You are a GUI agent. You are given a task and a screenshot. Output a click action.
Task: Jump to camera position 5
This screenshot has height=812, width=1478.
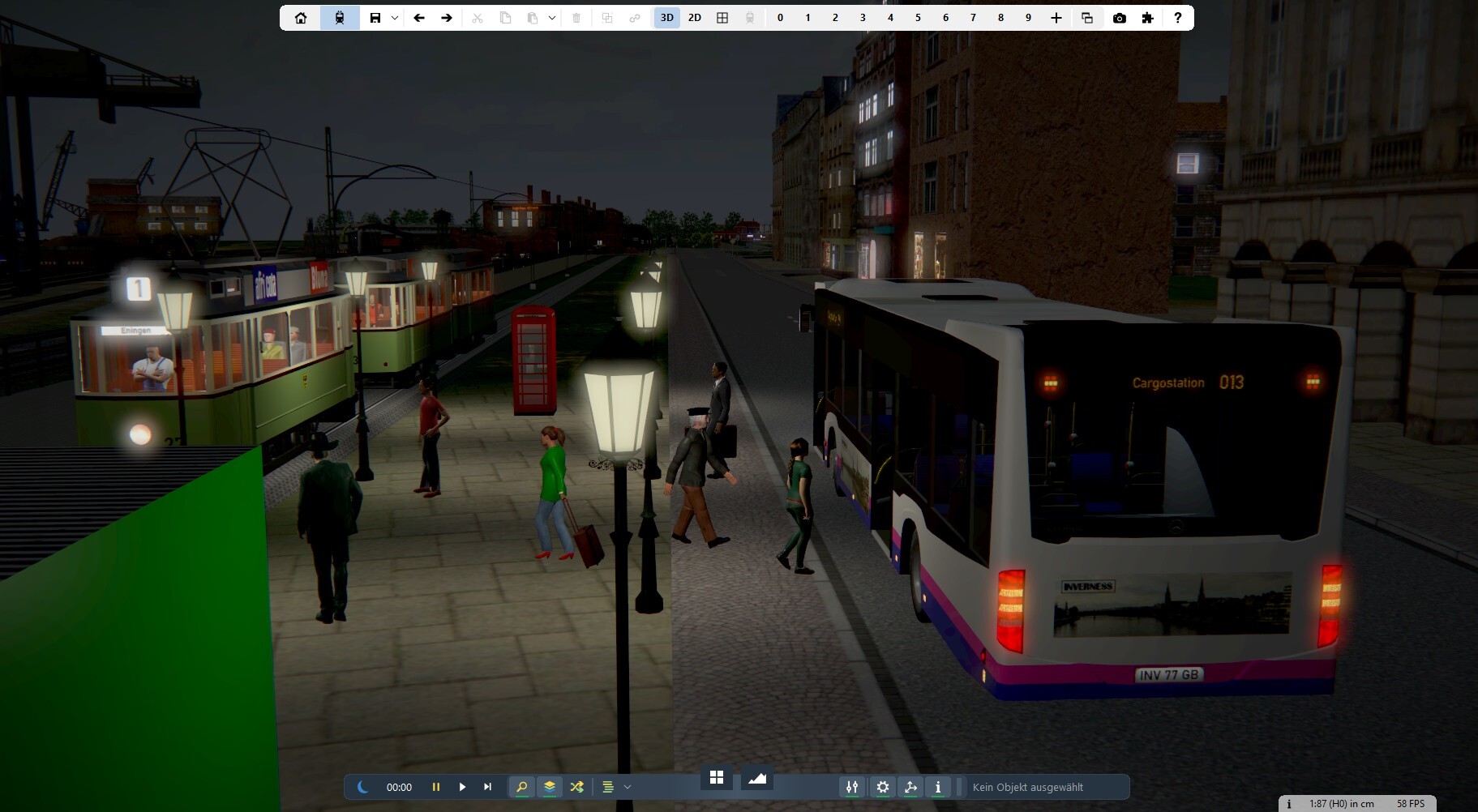(x=918, y=18)
